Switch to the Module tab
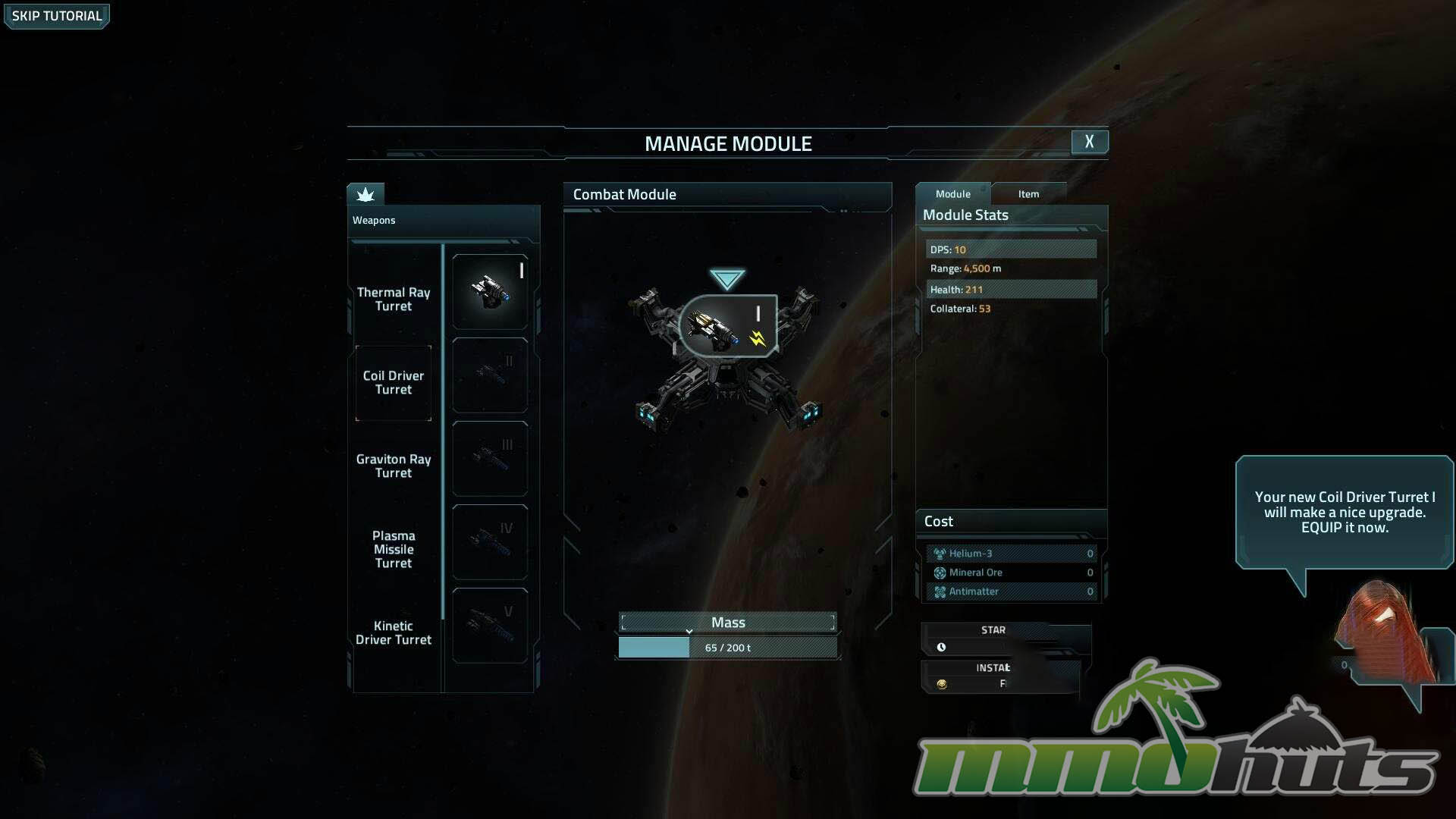Viewport: 1456px width, 819px height. coord(952,194)
